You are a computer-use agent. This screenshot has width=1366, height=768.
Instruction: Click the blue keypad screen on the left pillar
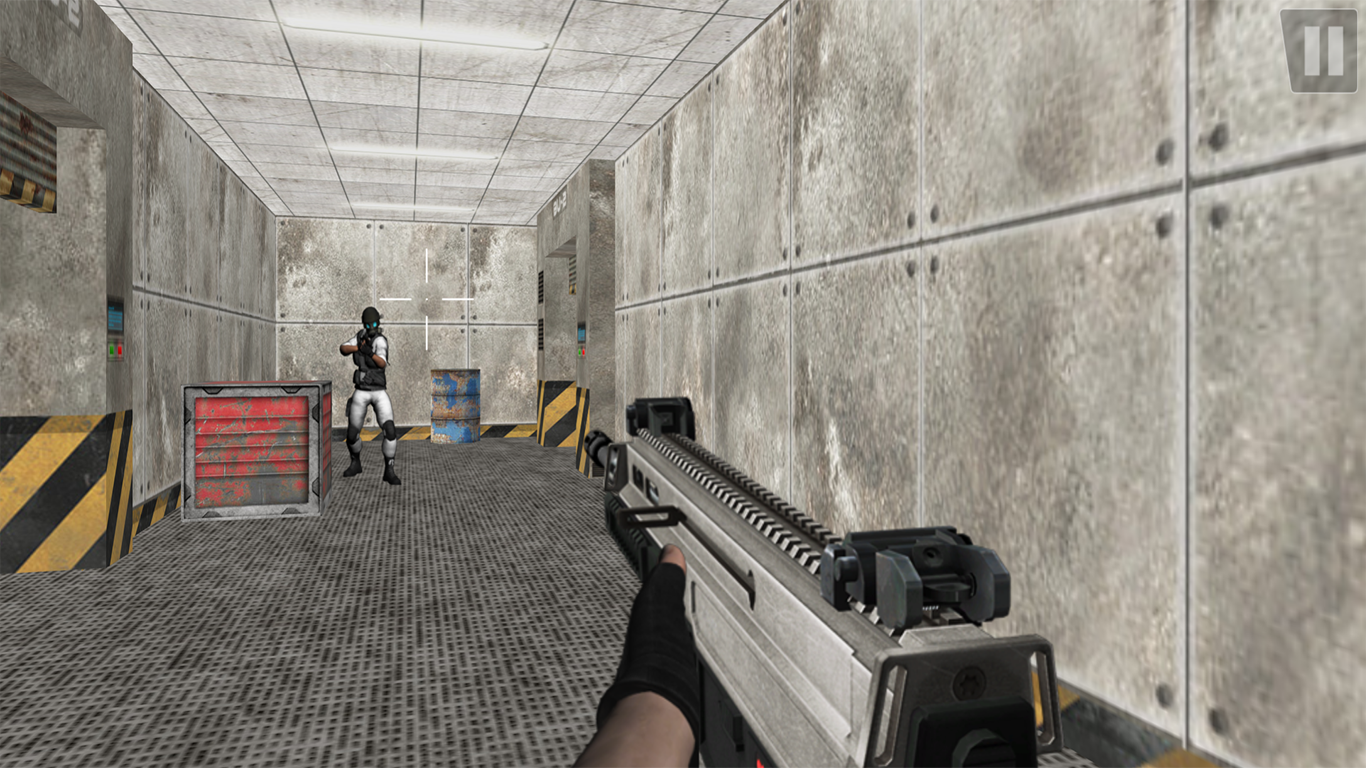[115, 317]
